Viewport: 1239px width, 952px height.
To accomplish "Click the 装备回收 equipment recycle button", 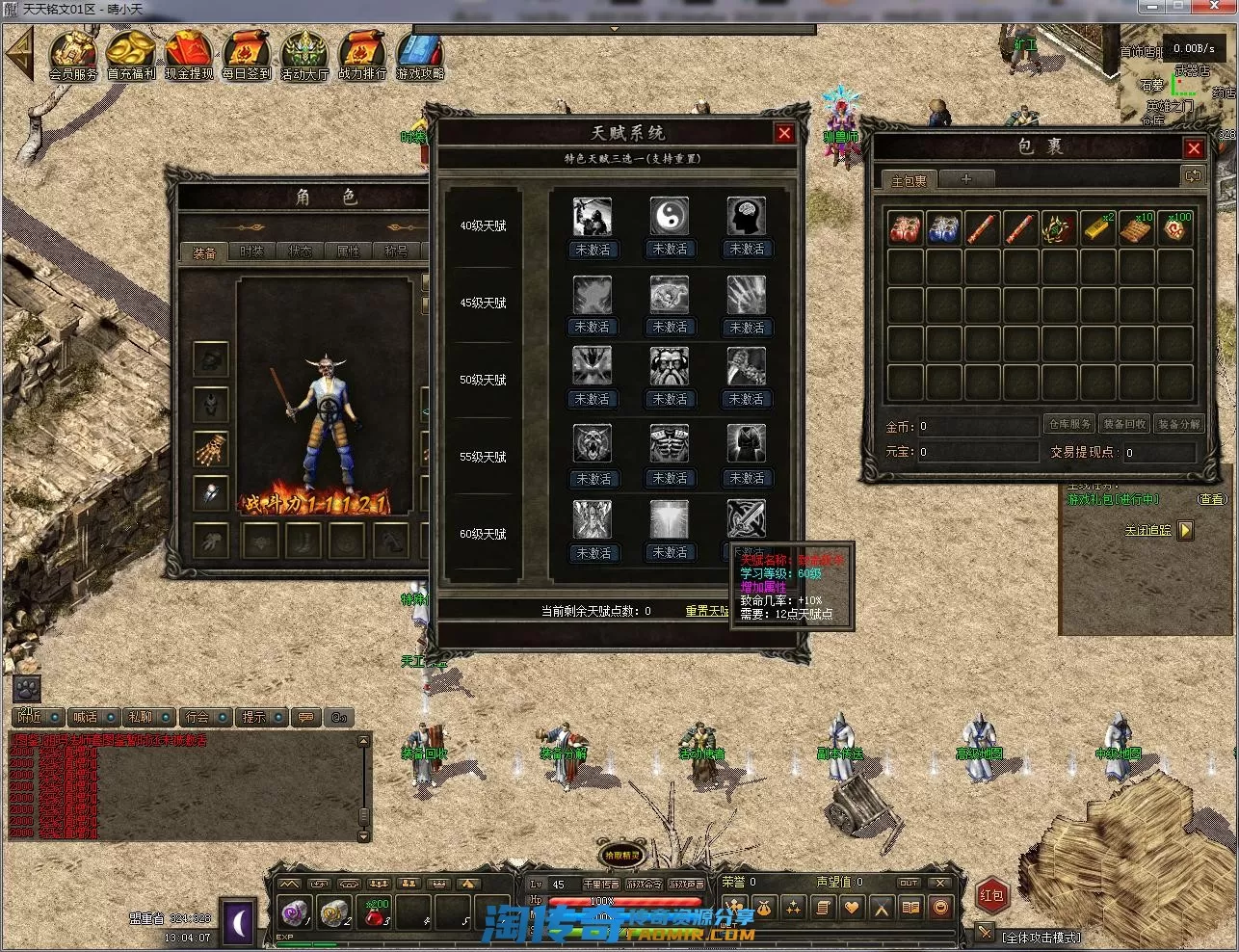I will click(1124, 424).
